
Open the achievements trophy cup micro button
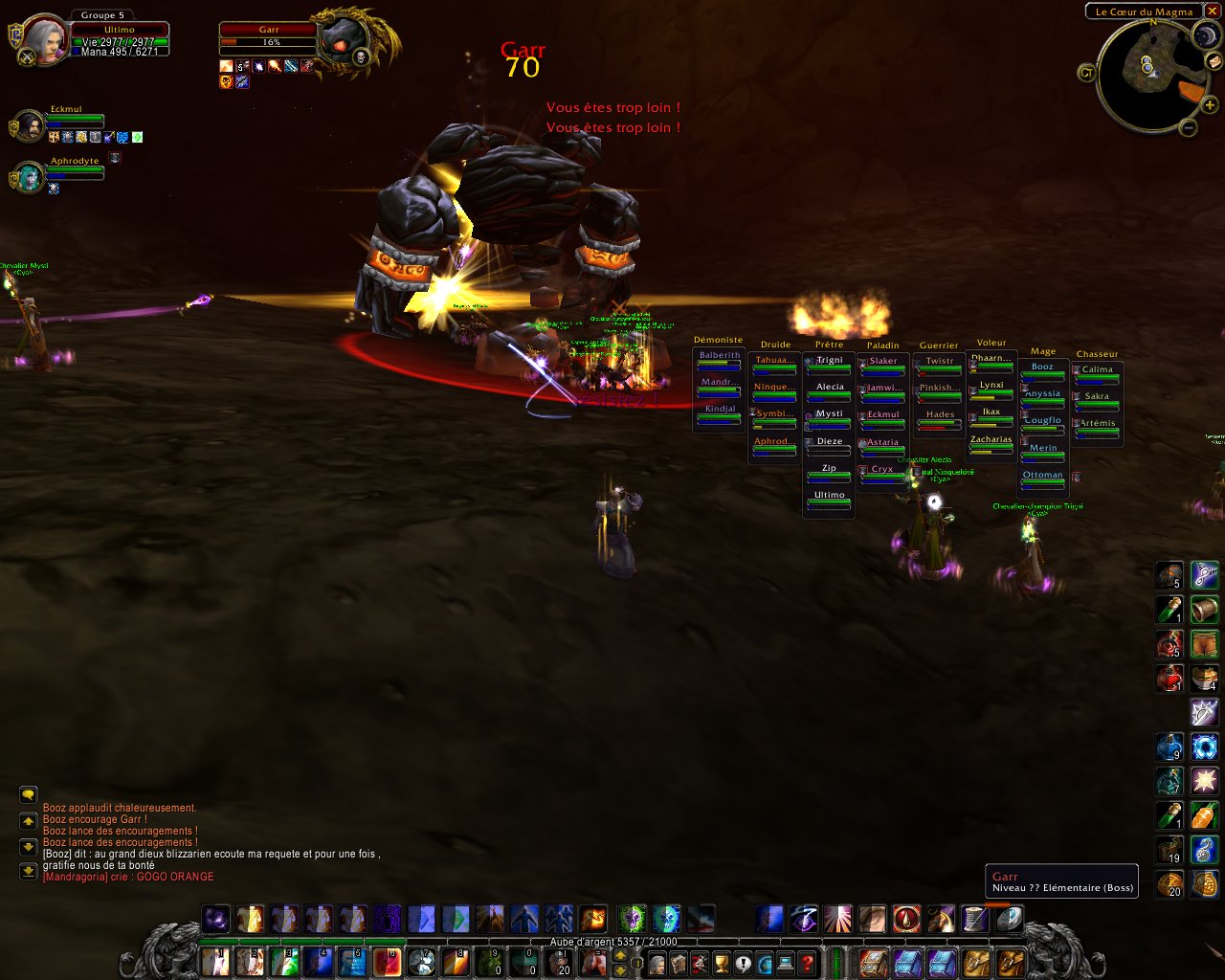pos(722,963)
